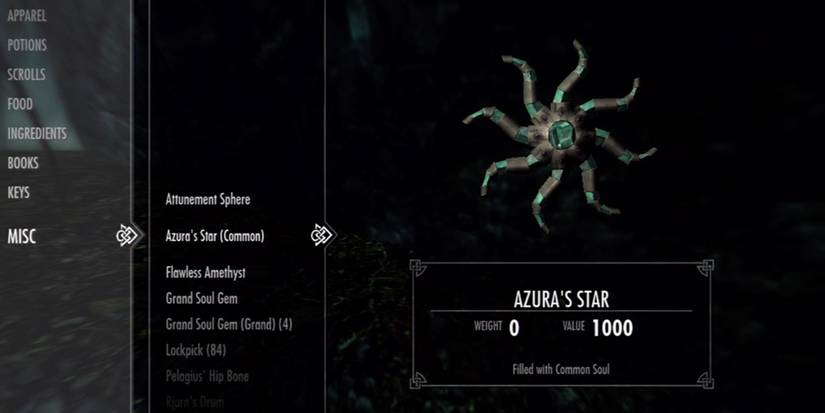Pick the Grand Soul Gem (Grand) (4) row
Viewport: 825px width, 413px height.
click(x=229, y=324)
